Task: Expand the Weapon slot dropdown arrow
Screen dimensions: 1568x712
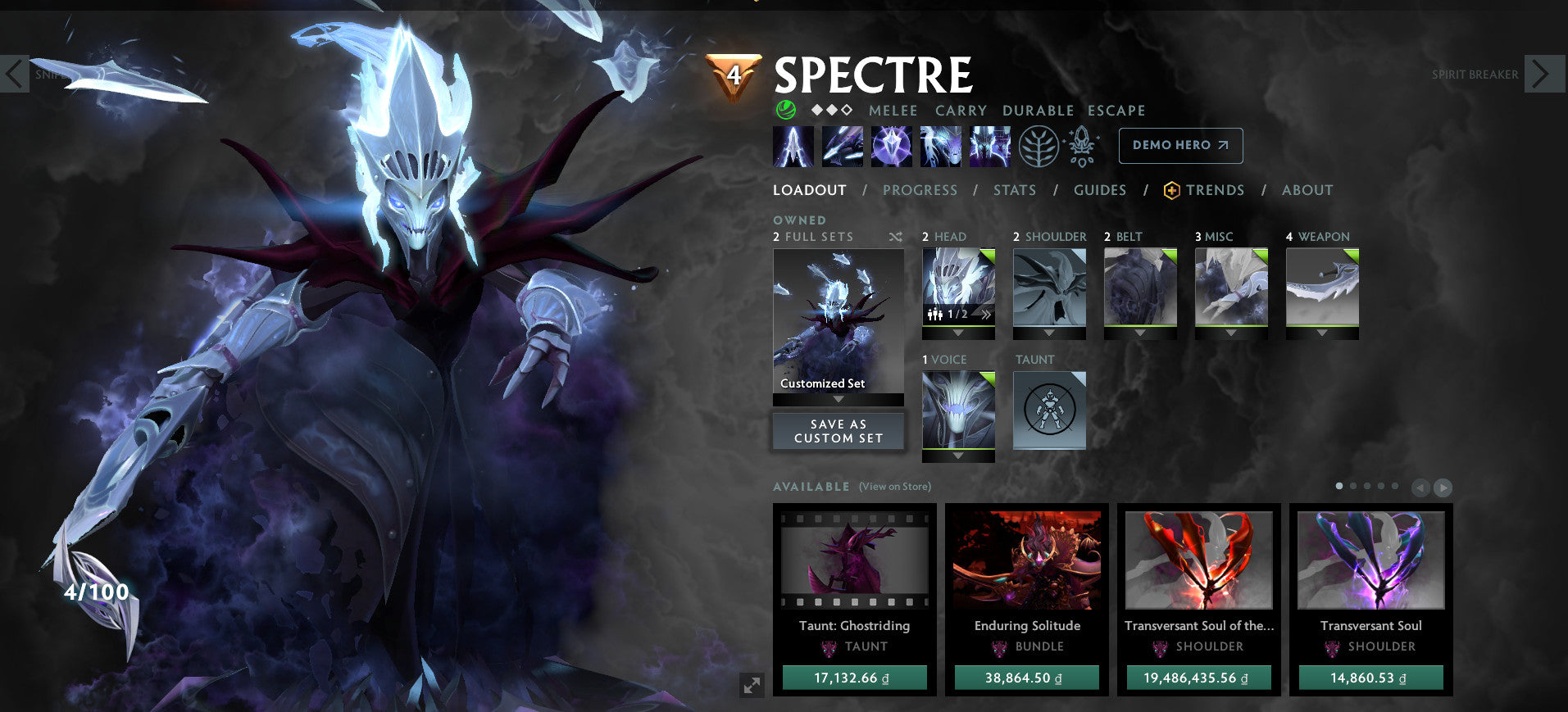Action: [x=1321, y=332]
